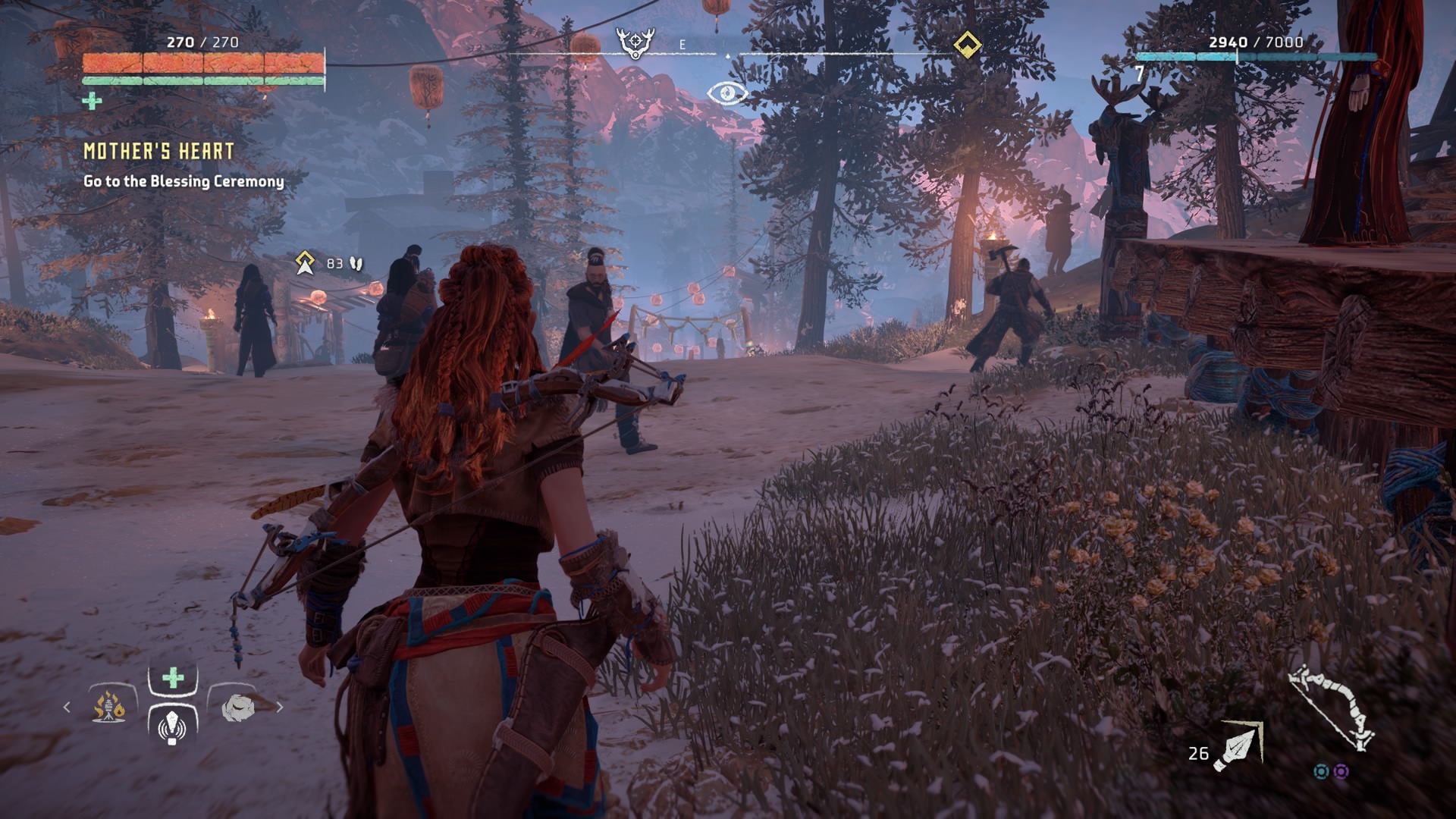Choose the rock item in tool selector
Image resolution: width=1456 pixels, height=819 pixels.
pyautogui.click(x=237, y=708)
